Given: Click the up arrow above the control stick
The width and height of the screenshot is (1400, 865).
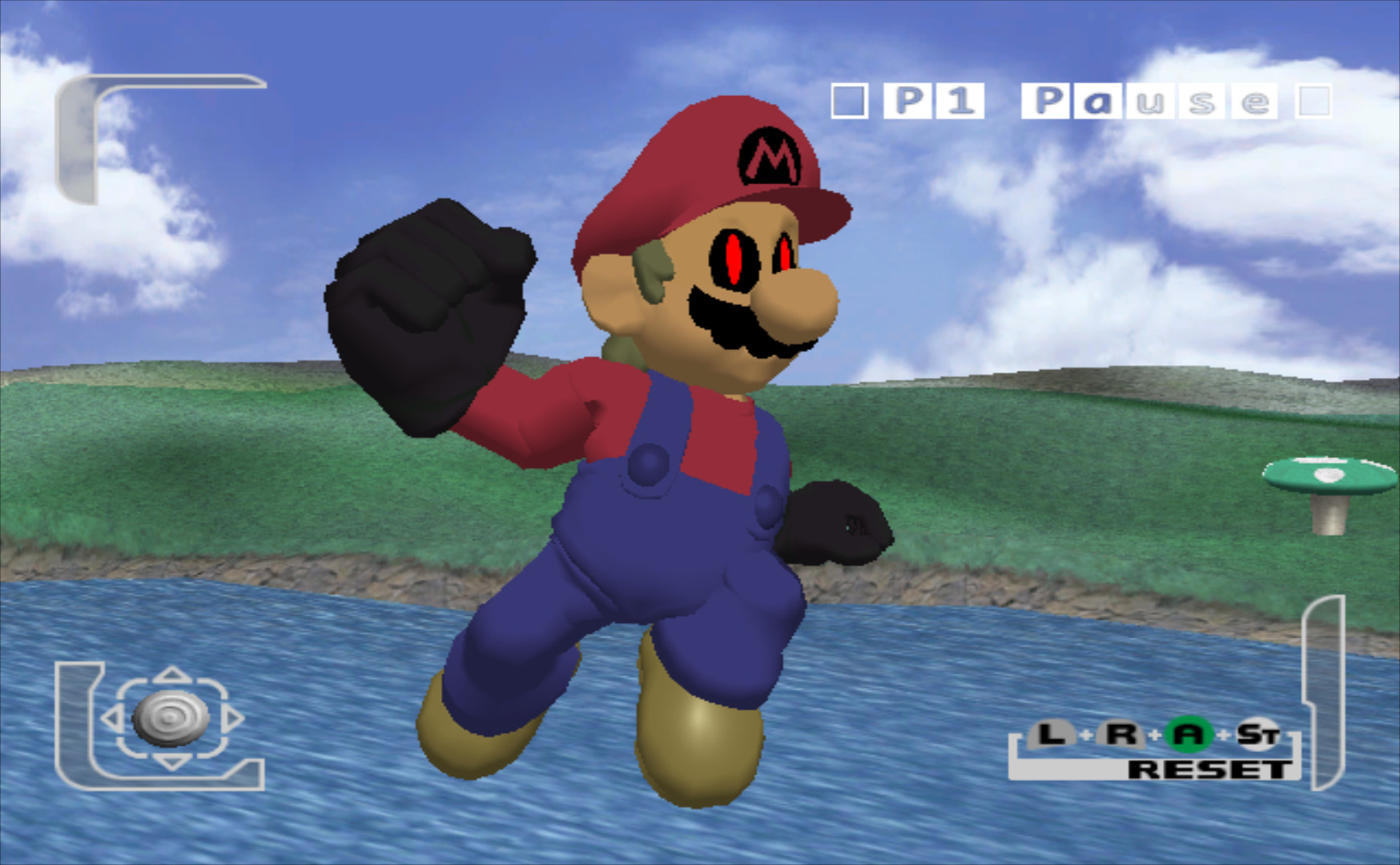Looking at the screenshot, I should 171,675.
